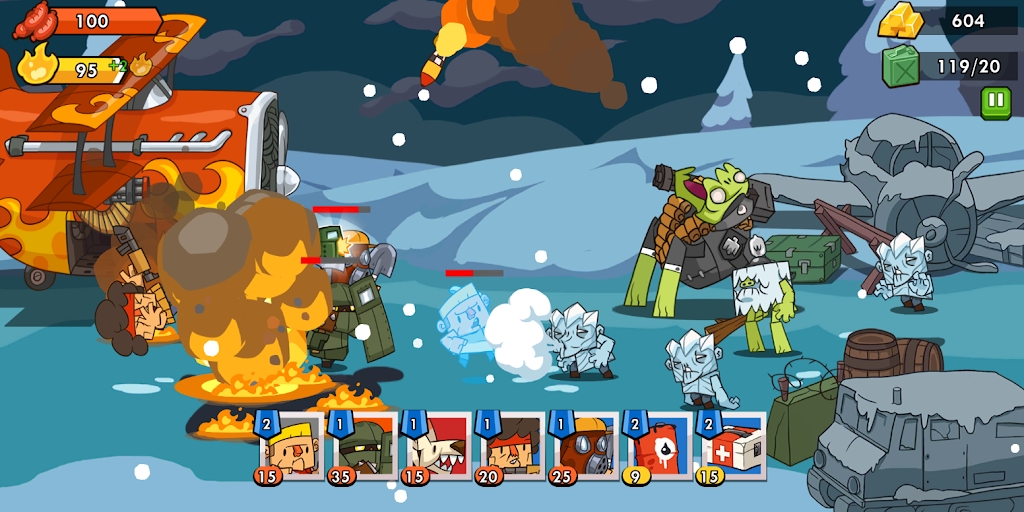Screen dimensions: 1024x512
Task: Pause the game with the green button
Action: point(995,102)
